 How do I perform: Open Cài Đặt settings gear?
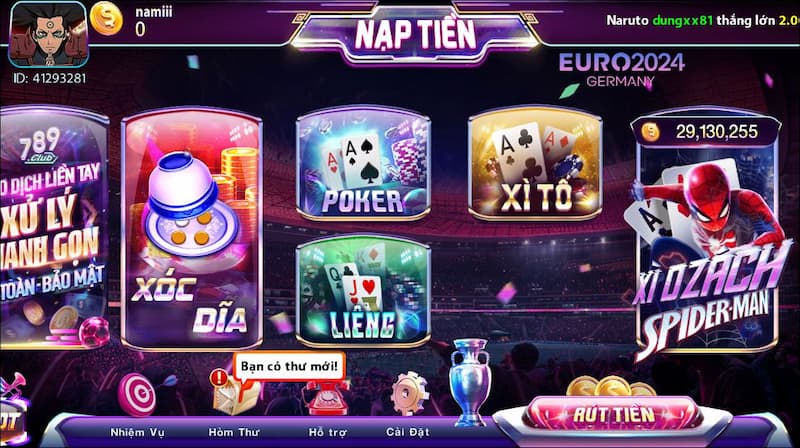coord(408,395)
